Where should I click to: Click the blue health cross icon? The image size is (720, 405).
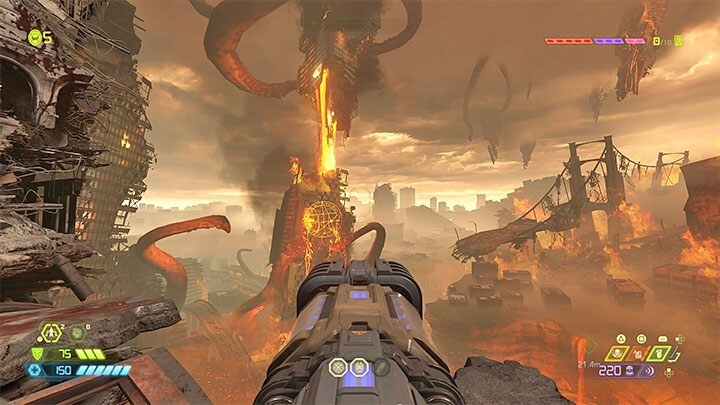(x=37, y=370)
